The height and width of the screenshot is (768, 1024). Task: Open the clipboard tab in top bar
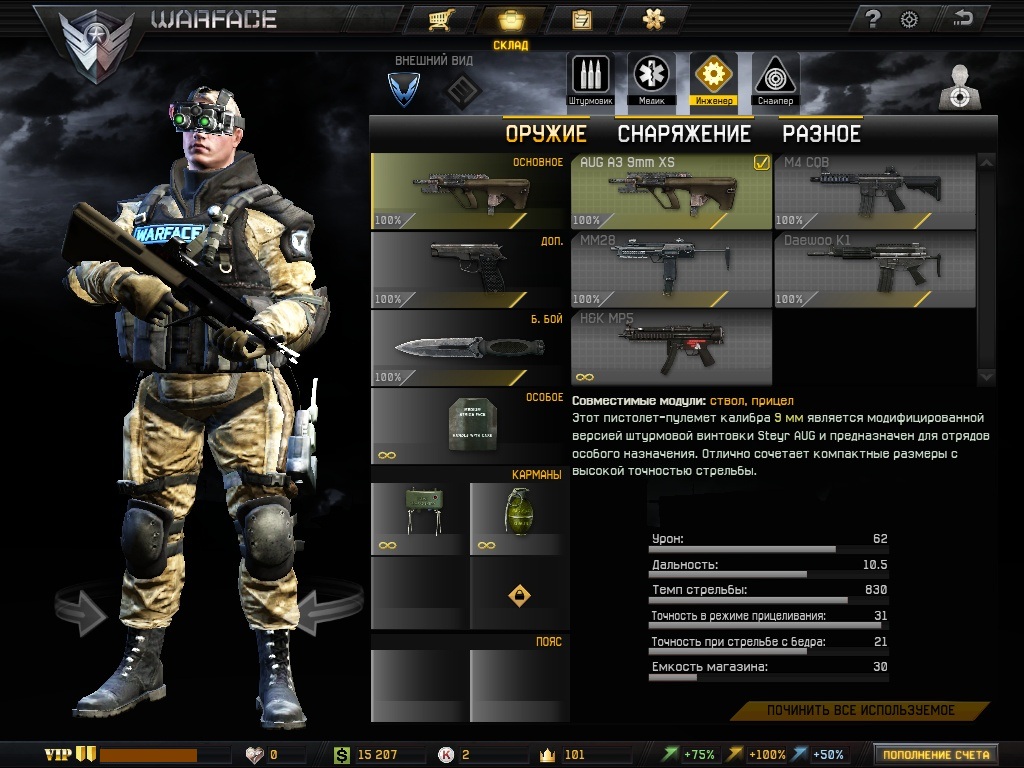click(x=581, y=19)
